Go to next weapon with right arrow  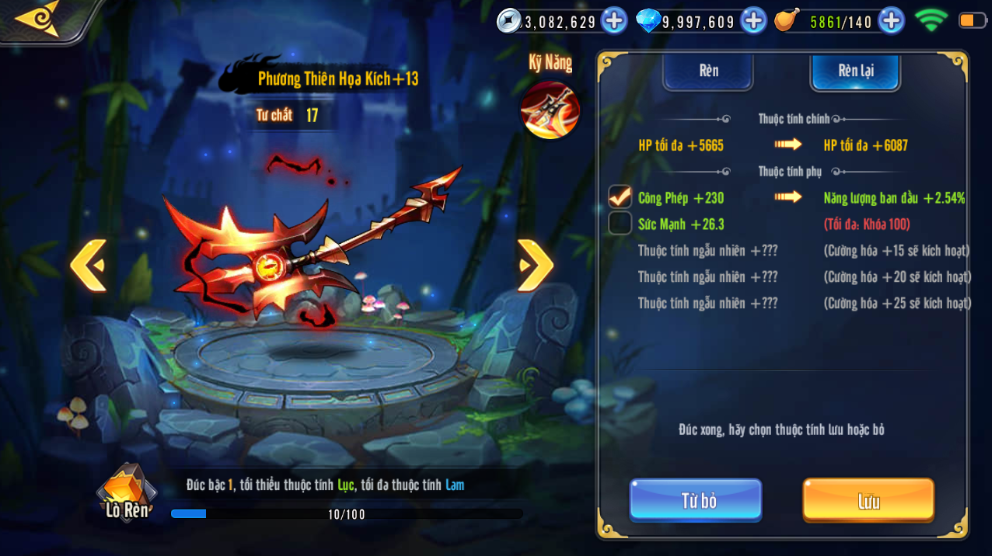(x=535, y=265)
